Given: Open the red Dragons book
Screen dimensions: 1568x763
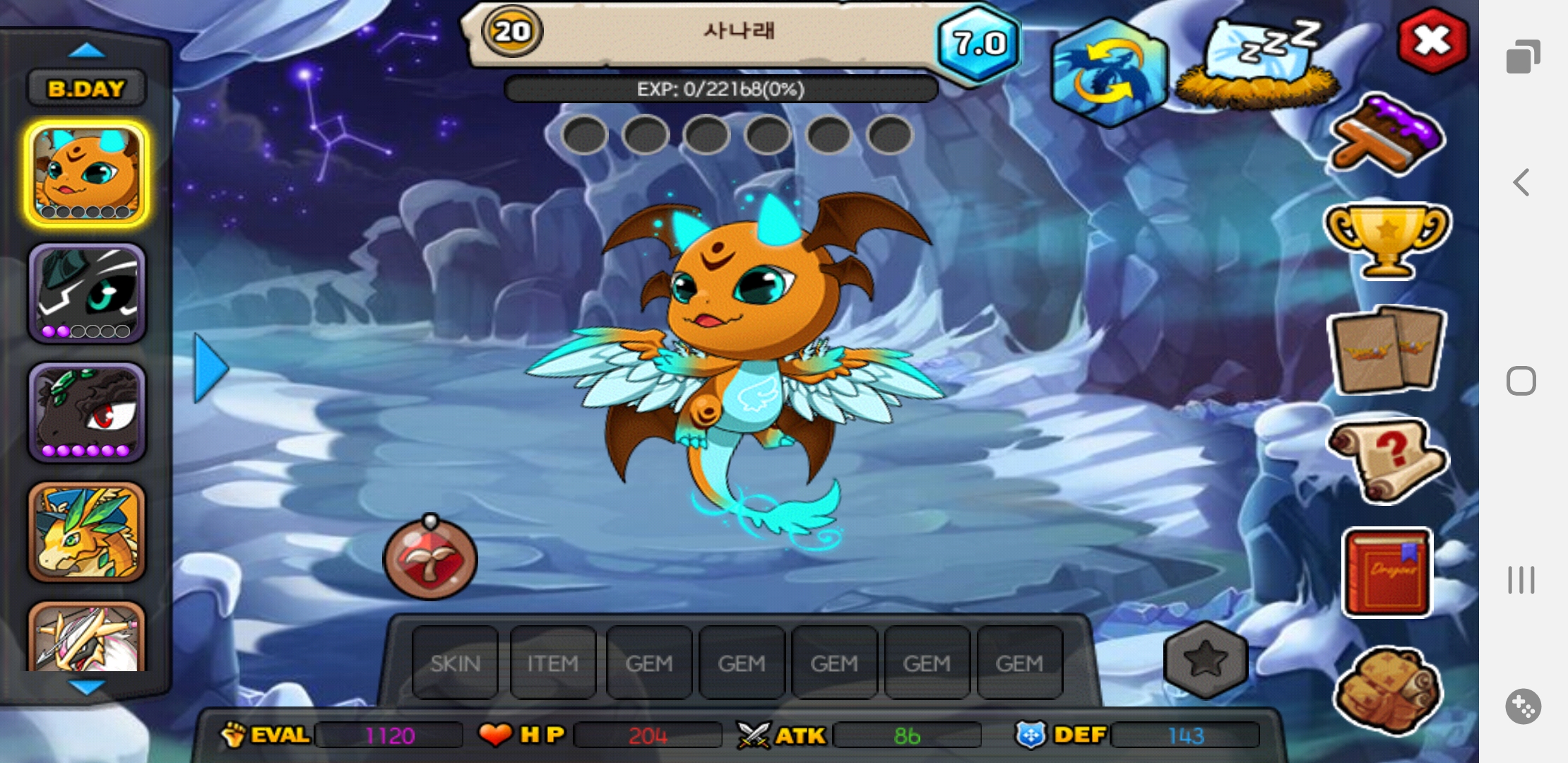Looking at the screenshot, I should point(1387,572).
